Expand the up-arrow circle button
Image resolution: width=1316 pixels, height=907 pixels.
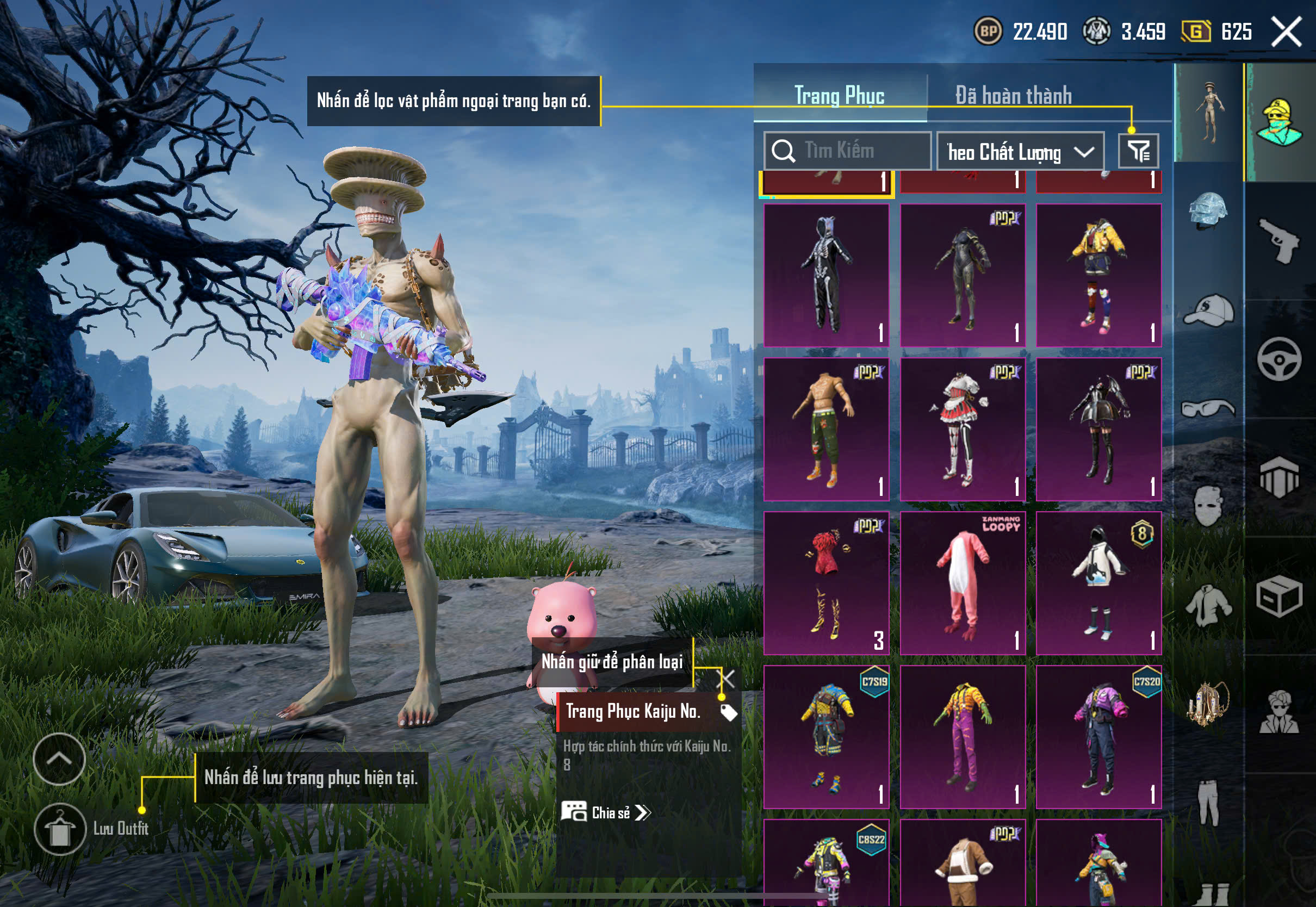click(x=59, y=759)
